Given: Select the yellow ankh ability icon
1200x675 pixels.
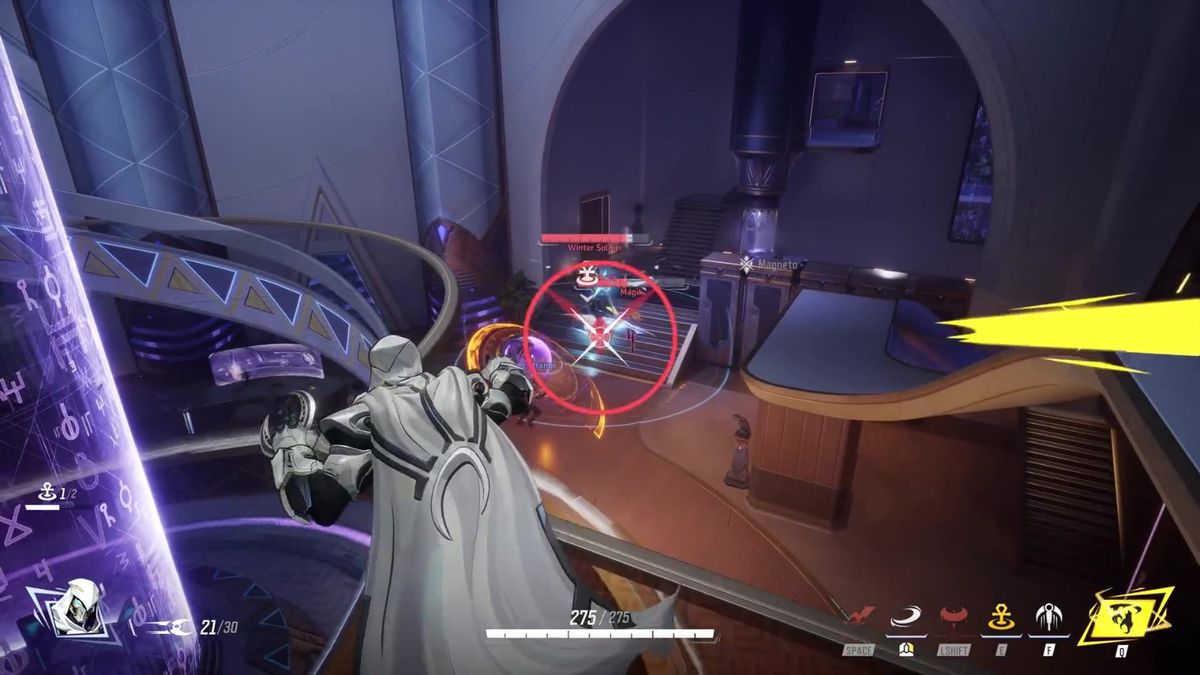Looking at the screenshot, I should (1002, 617).
